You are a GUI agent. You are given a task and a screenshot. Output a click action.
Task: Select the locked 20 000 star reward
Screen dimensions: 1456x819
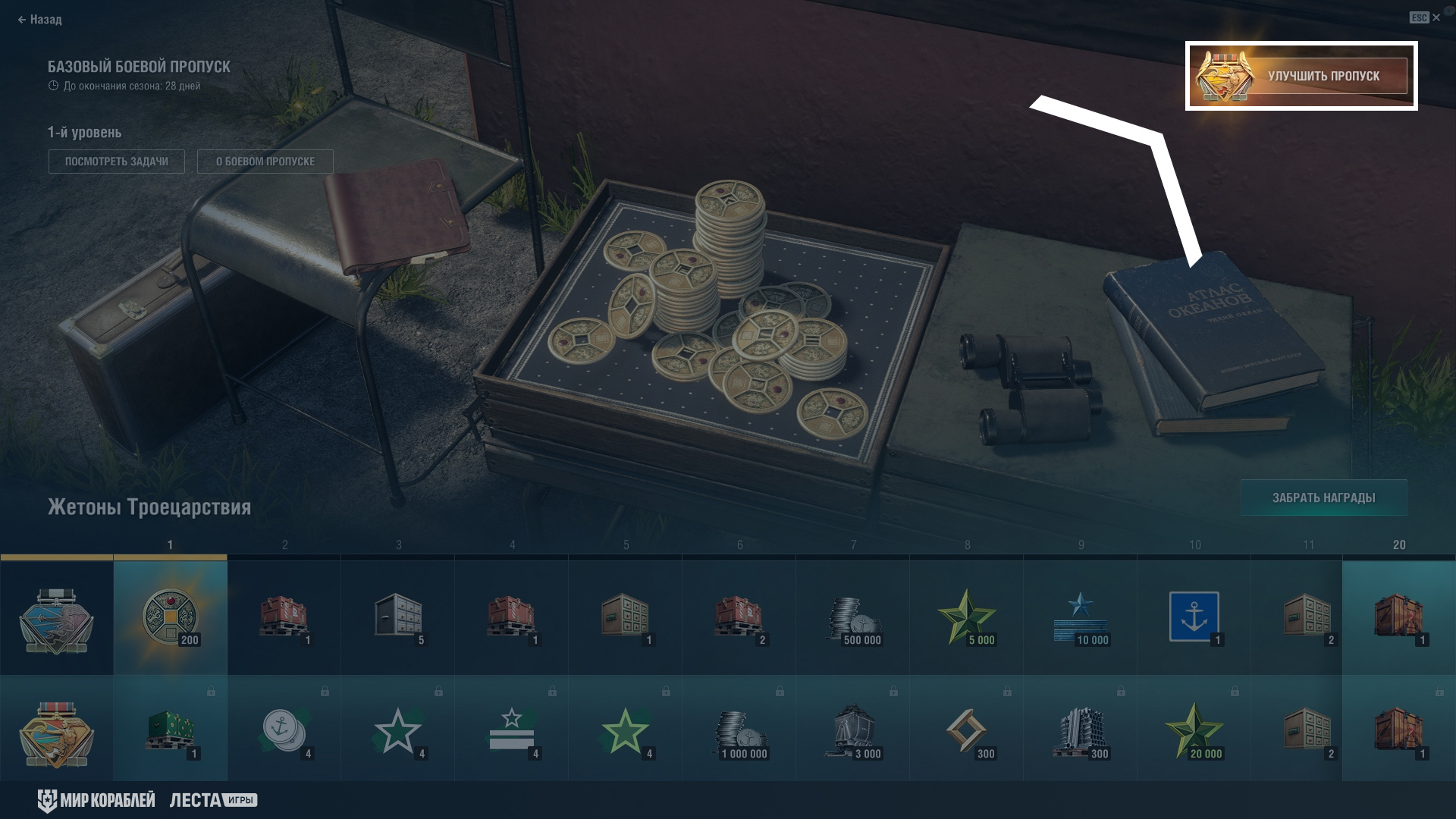[1194, 731]
